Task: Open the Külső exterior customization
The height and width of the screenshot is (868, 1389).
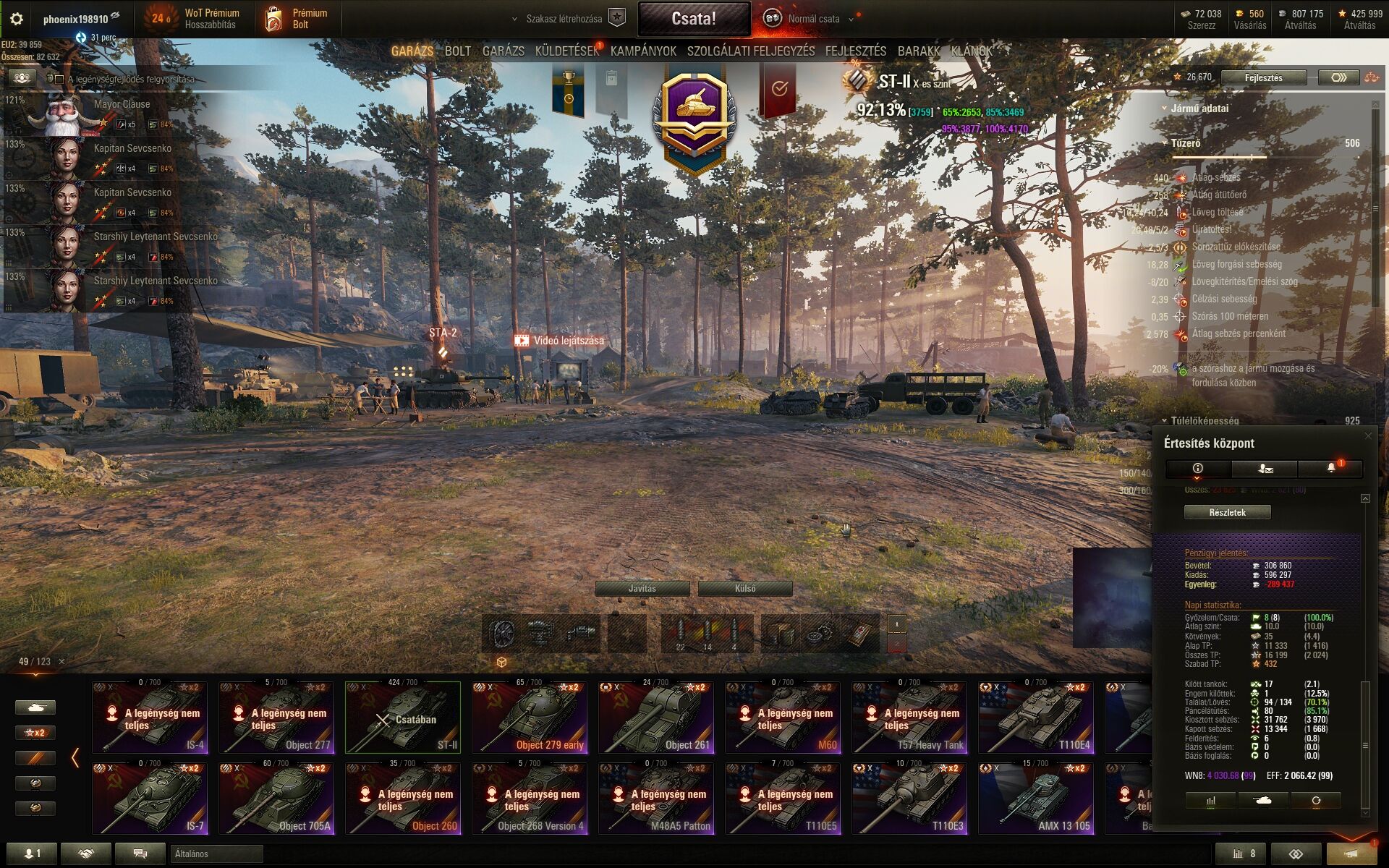Action: tap(745, 589)
